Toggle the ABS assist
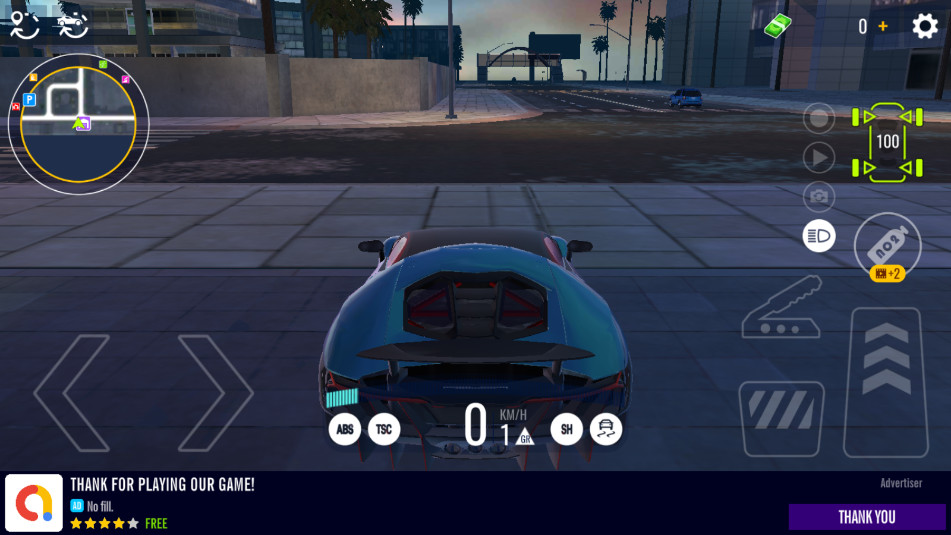 click(x=345, y=430)
